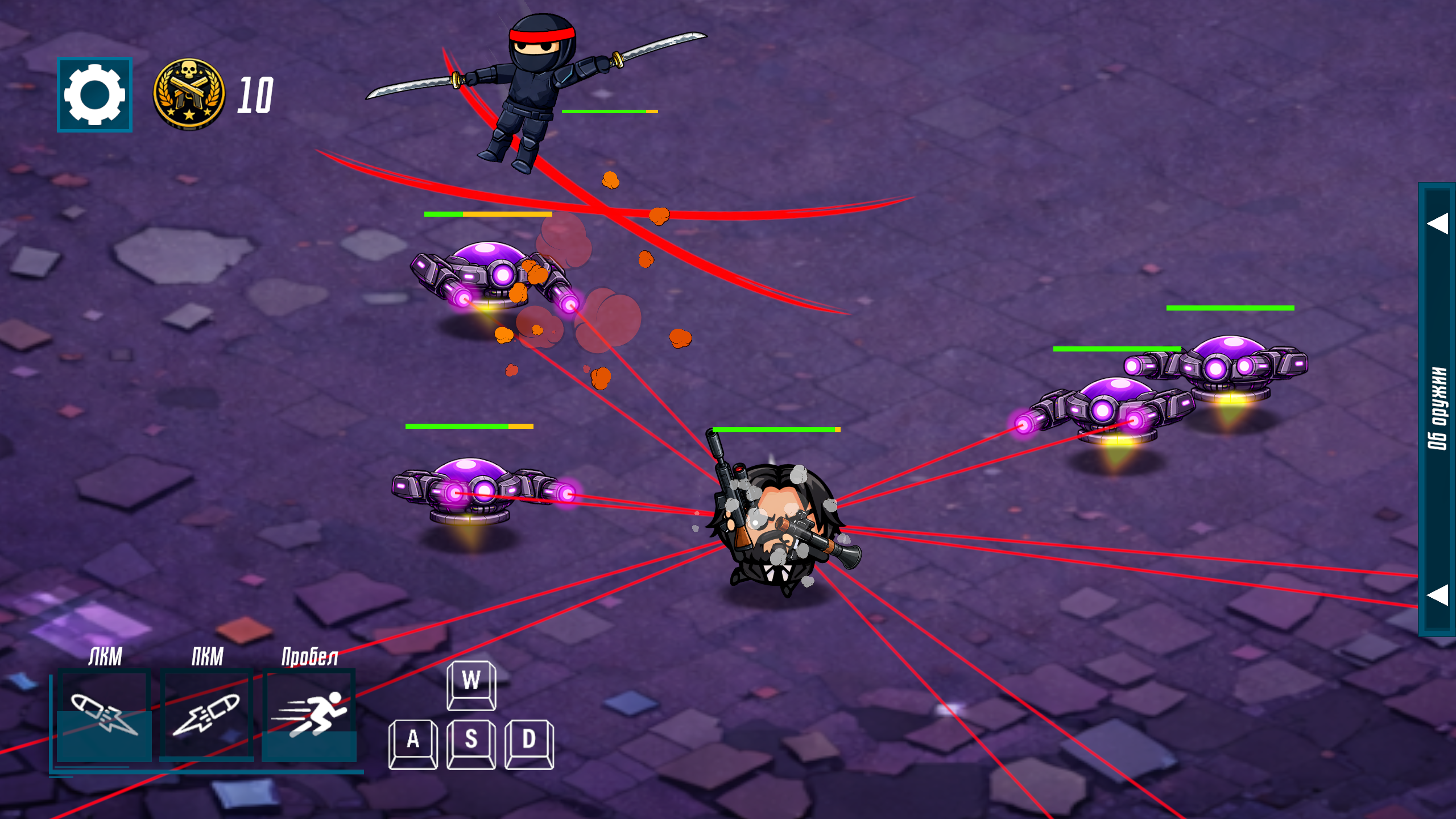Image resolution: width=1456 pixels, height=819 pixels.
Task: Open the settings gear menu
Action: pyautogui.click(x=94, y=94)
